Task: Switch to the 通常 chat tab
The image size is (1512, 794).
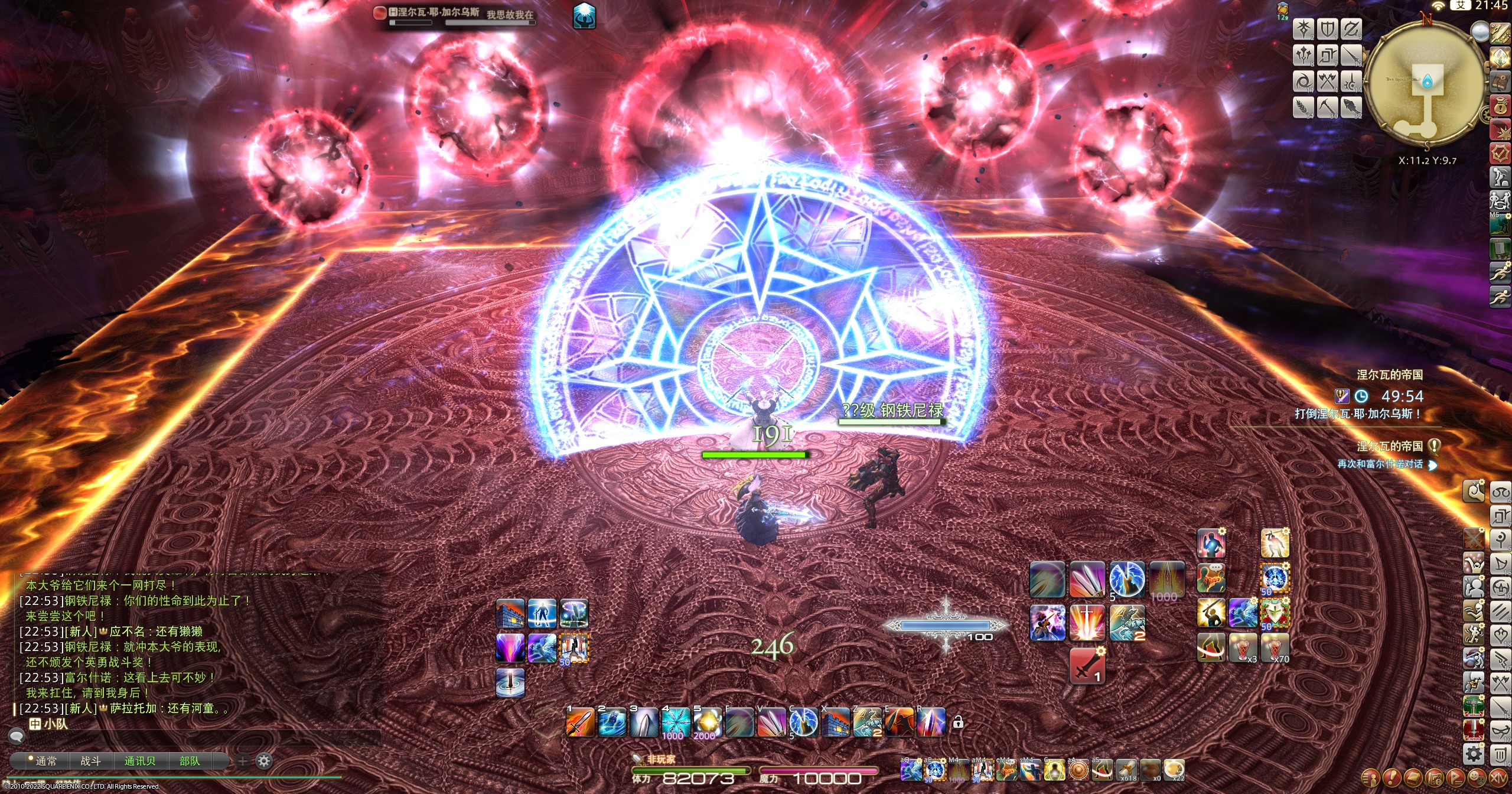Action: click(45, 761)
